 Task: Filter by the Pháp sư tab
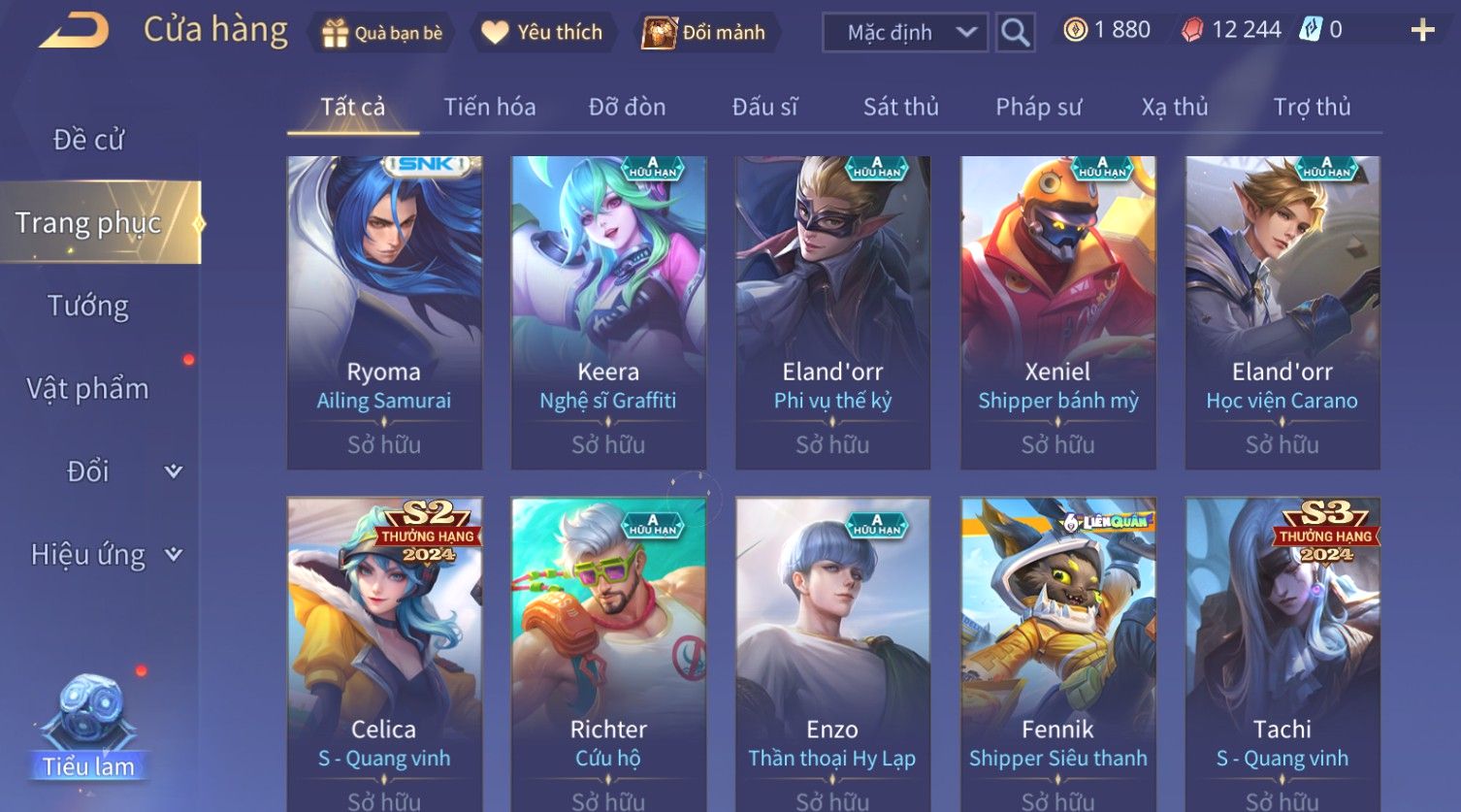pos(1038,107)
